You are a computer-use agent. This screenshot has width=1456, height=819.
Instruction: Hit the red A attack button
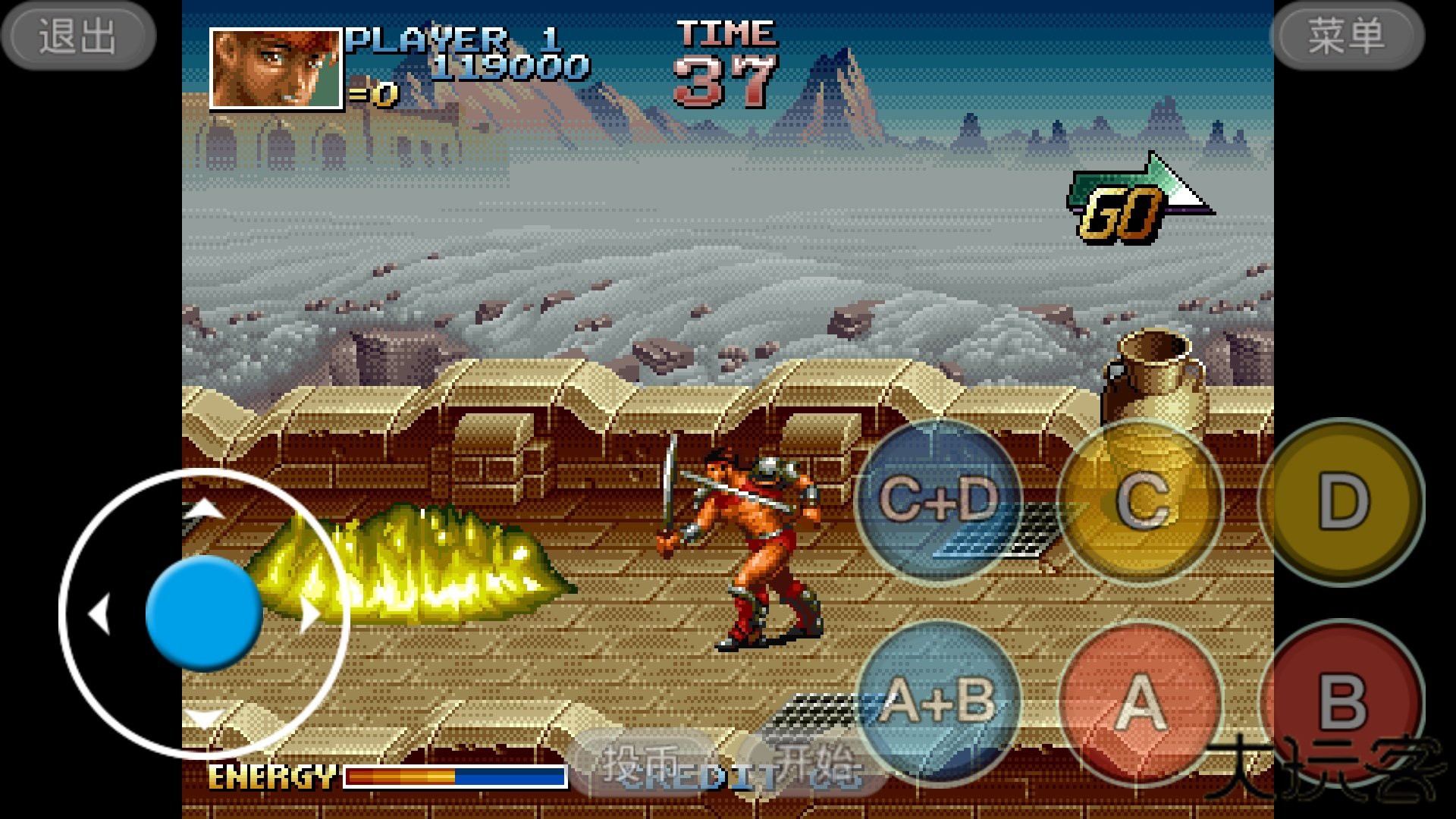(1140, 703)
